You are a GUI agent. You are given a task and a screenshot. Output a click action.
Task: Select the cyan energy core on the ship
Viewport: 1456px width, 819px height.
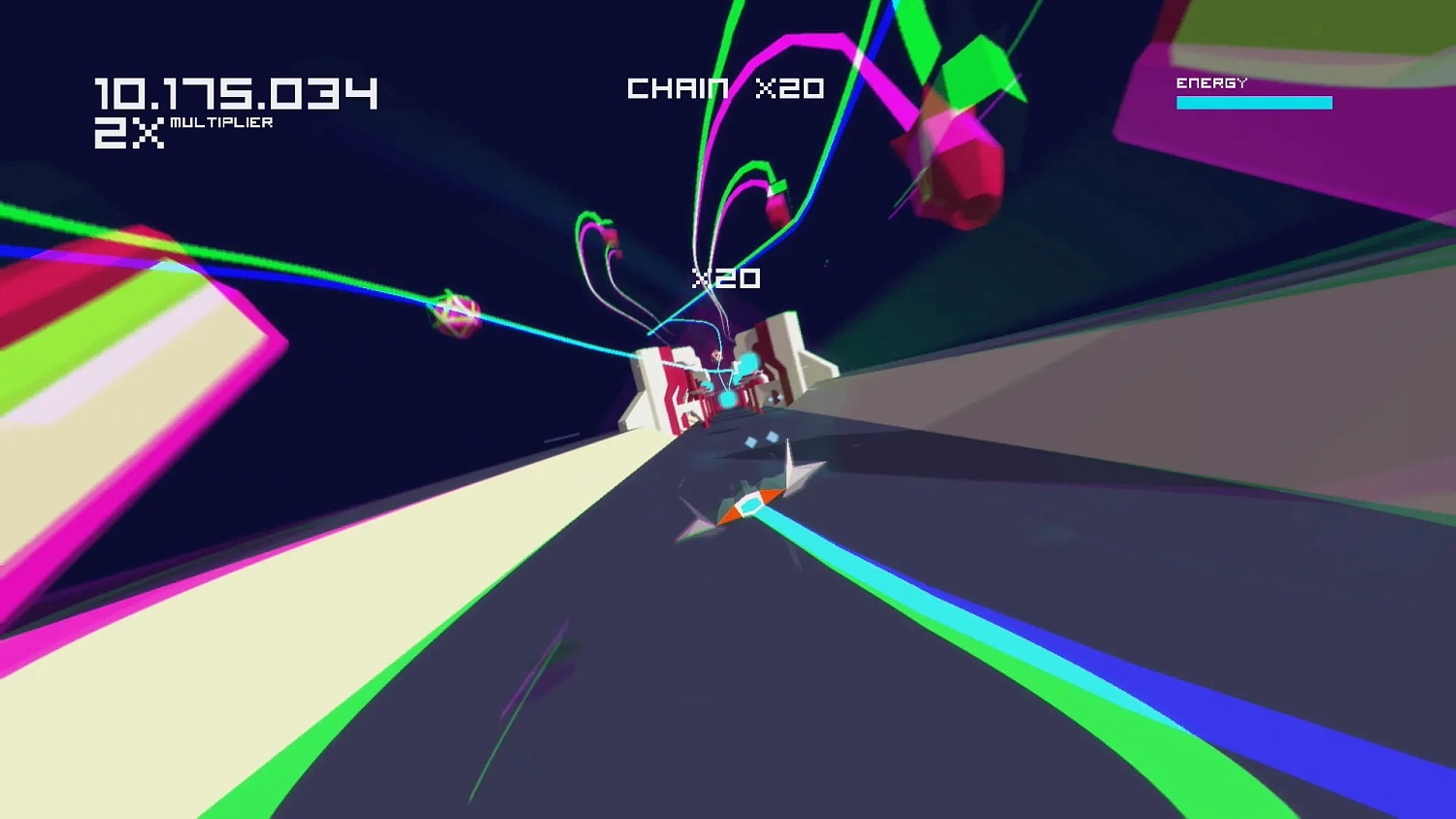tap(750, 504)
